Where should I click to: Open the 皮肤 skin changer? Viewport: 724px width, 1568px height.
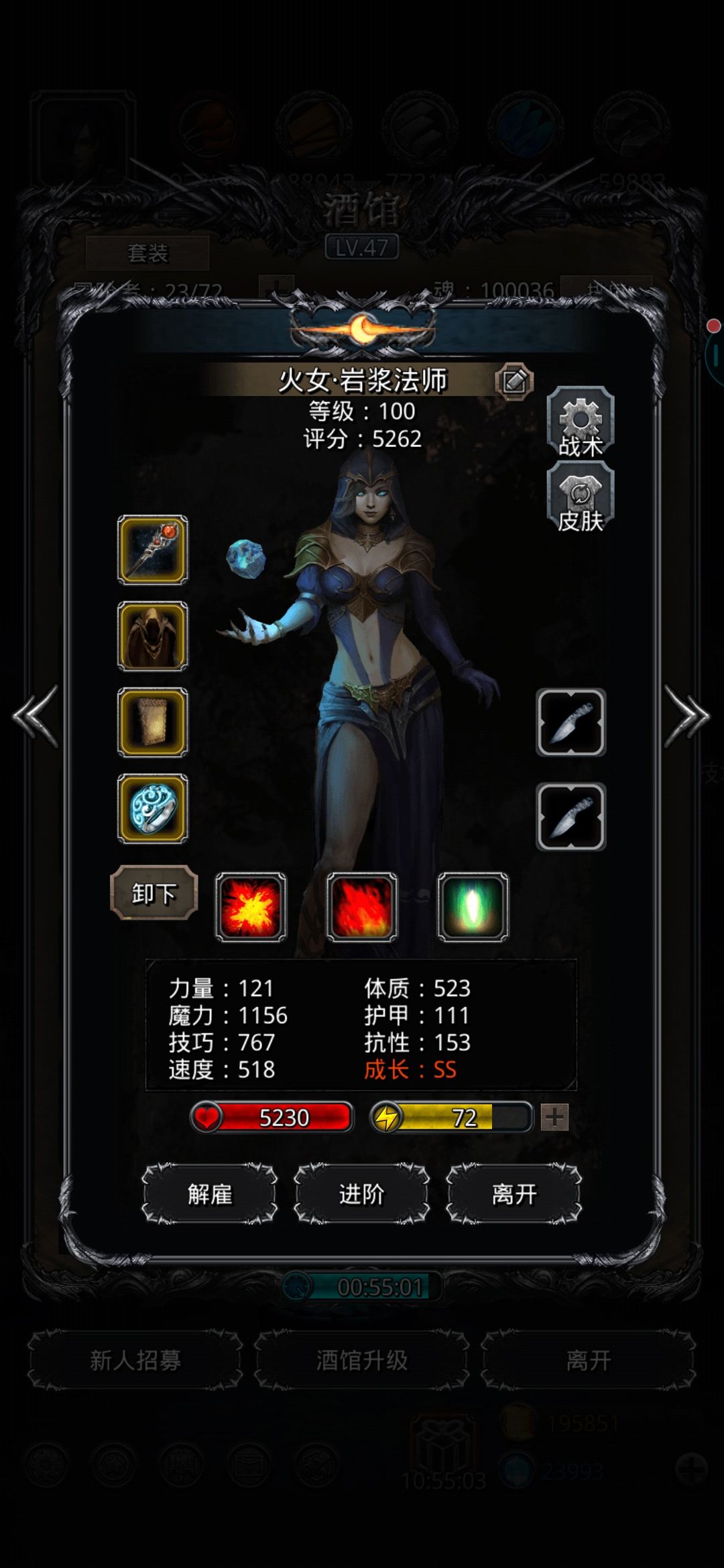tap(581, 499)
